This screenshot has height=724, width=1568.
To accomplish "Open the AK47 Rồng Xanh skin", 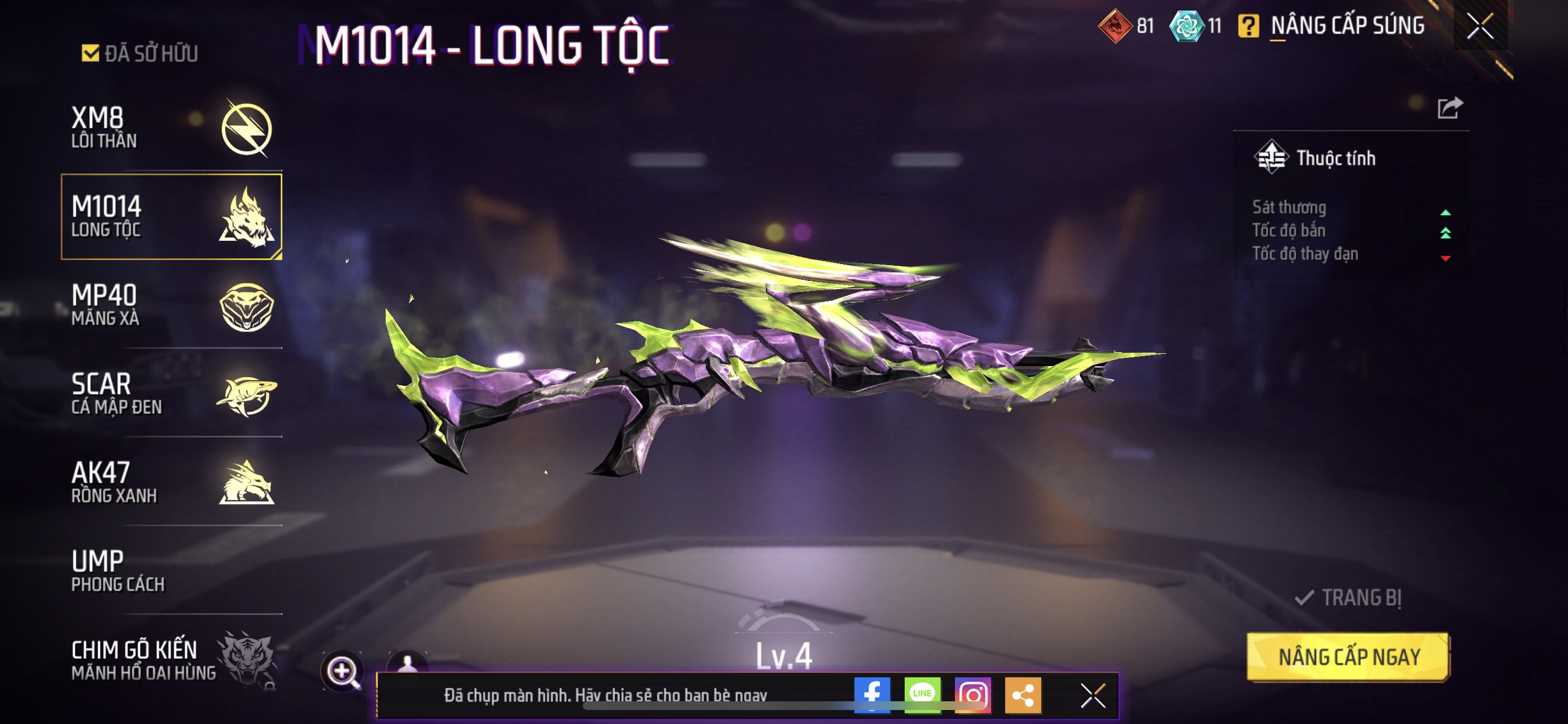I will pyautogui.click(x=171, y=482).
